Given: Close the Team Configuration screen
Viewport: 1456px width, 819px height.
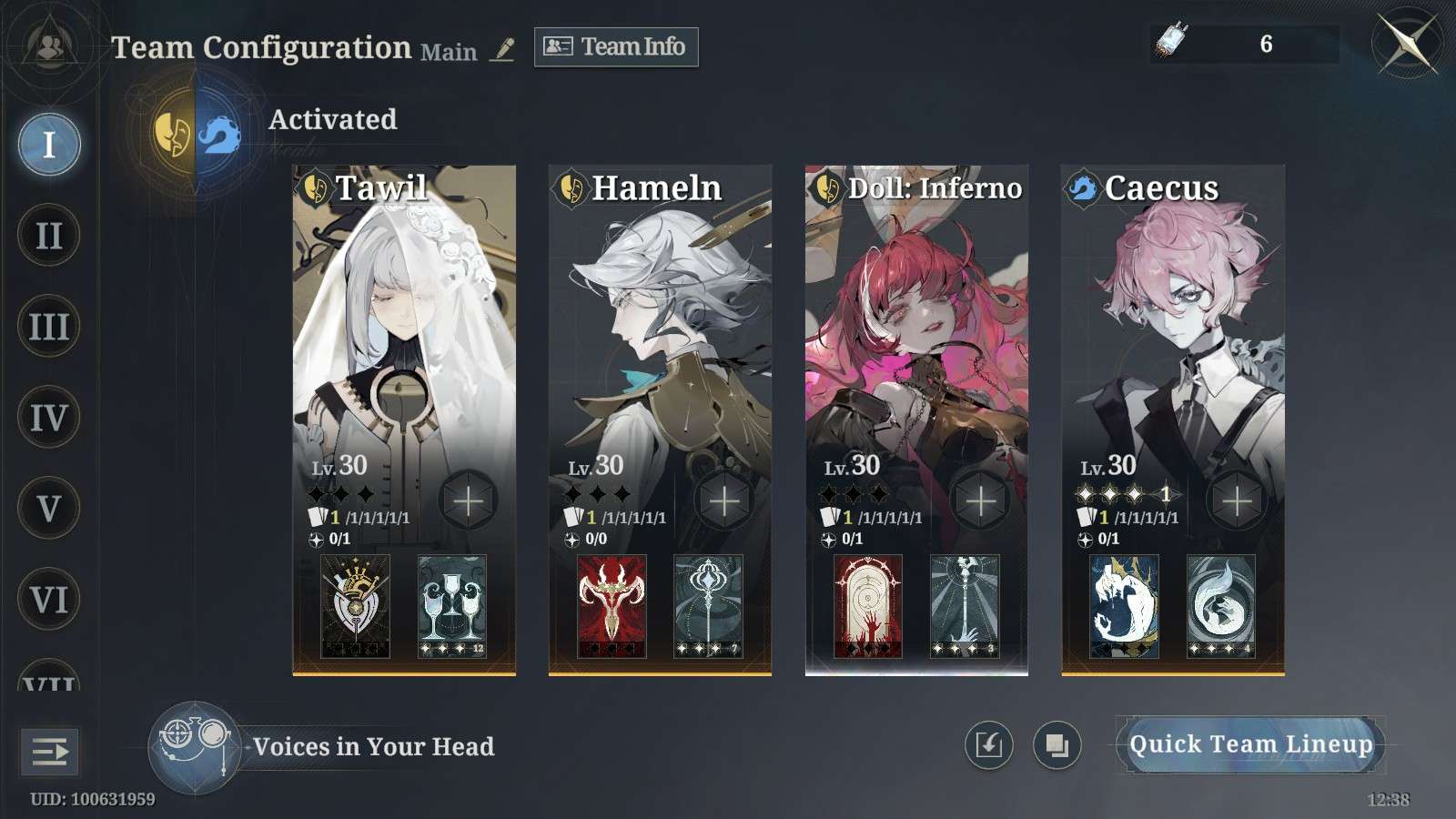Looking at the screenshot, I should pos(1406,43).
